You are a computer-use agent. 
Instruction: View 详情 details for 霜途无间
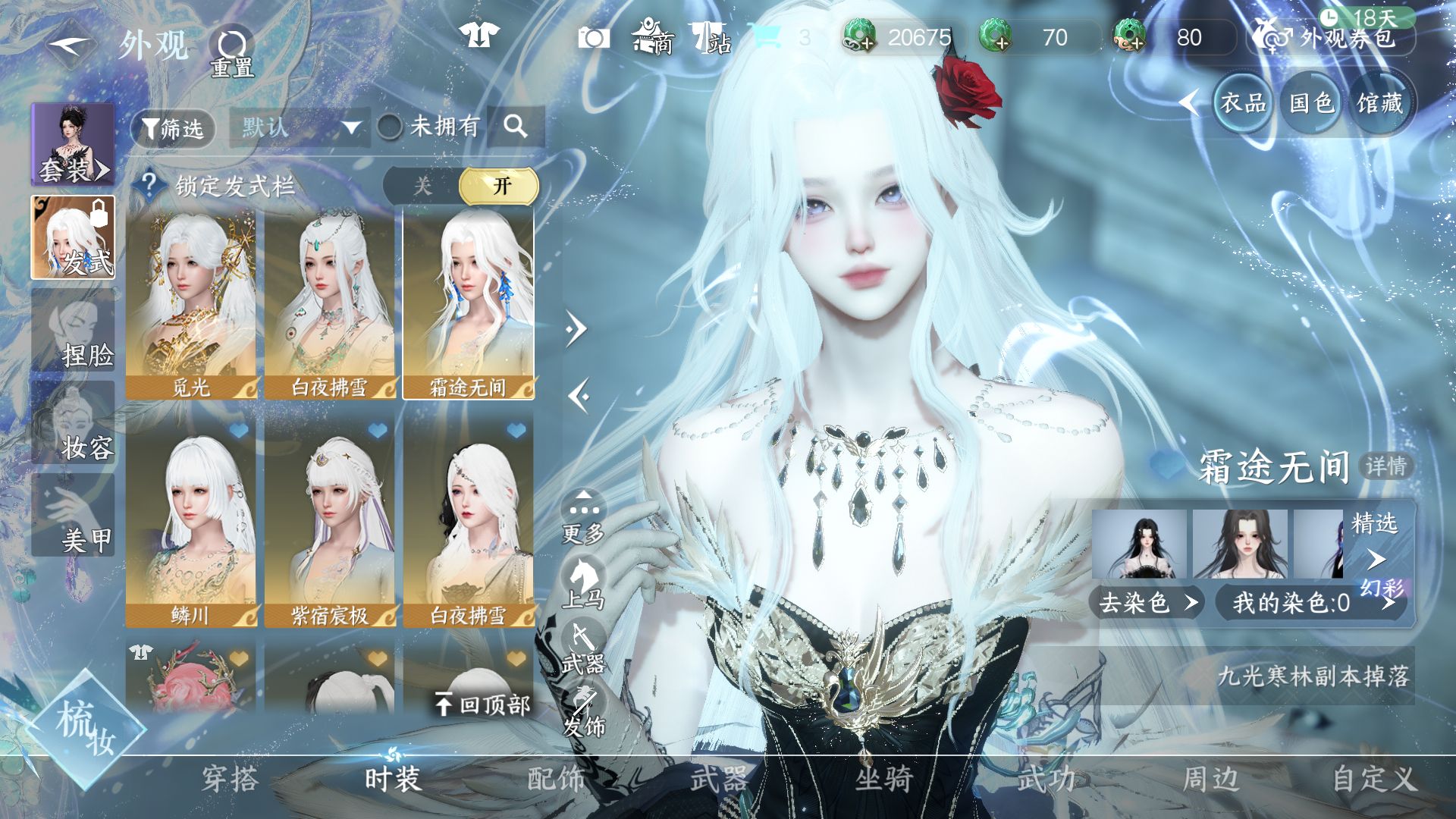1386,466
